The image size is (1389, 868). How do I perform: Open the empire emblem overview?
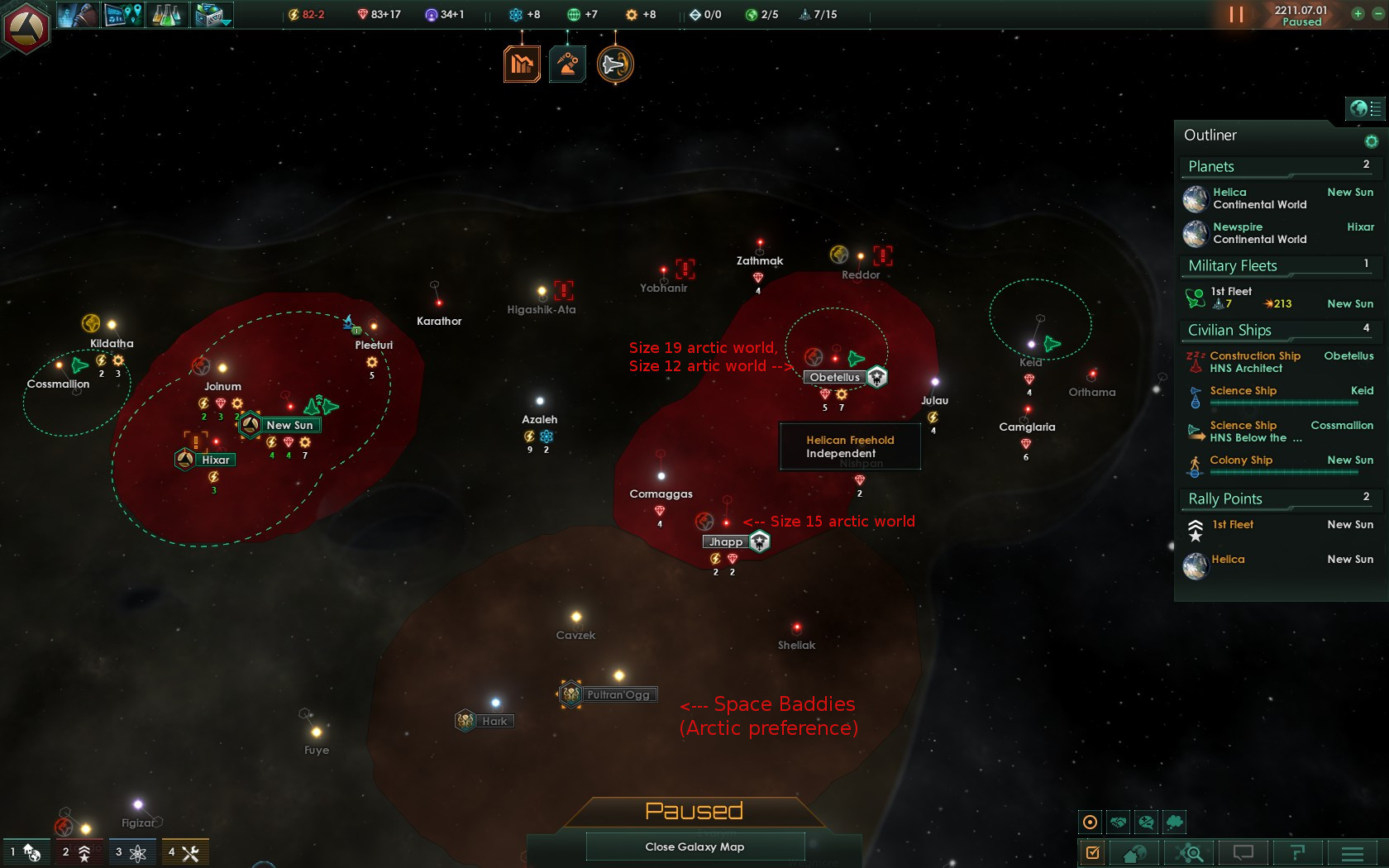[x=26, y=27]
